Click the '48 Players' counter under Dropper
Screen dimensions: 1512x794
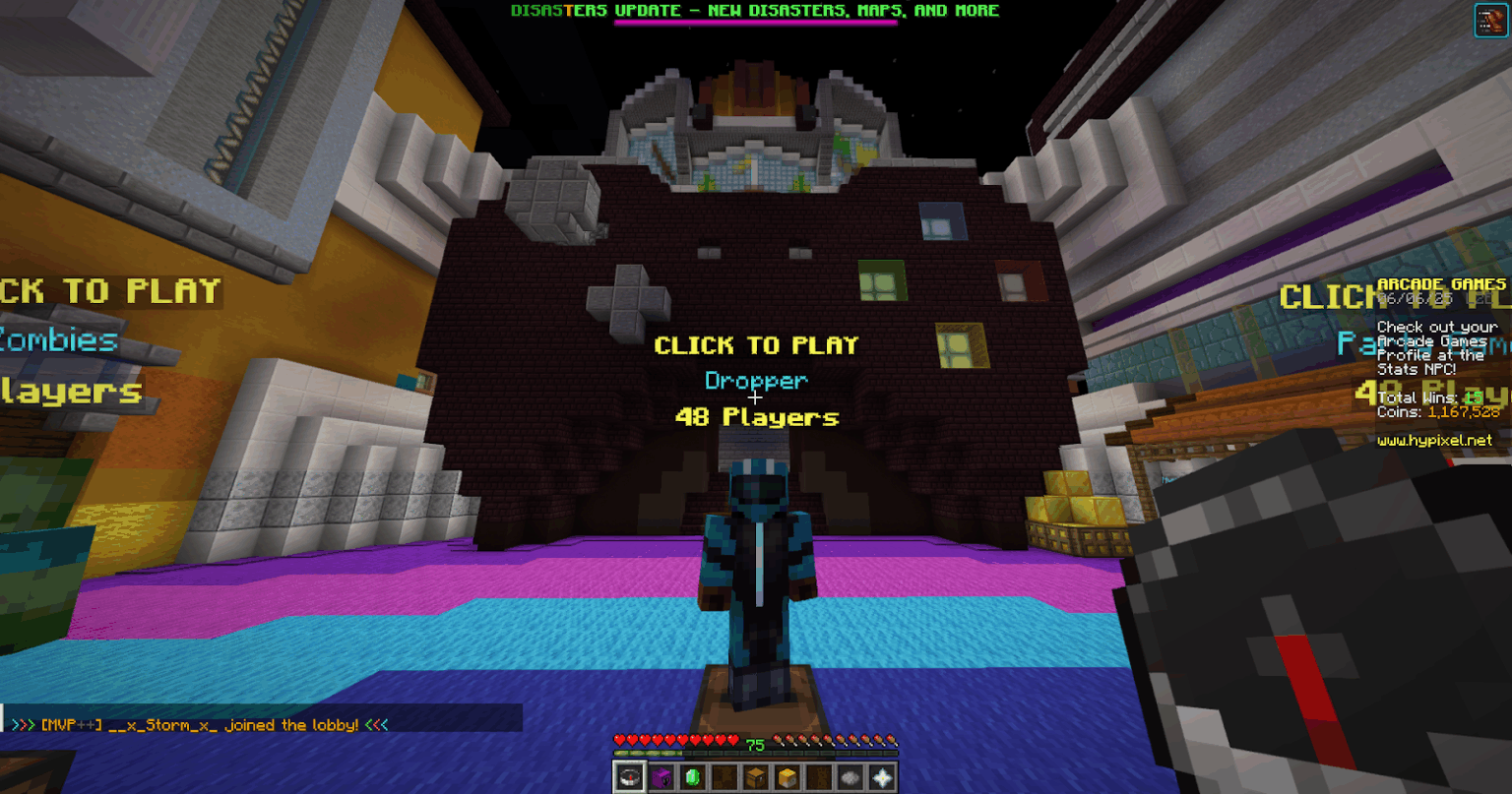pyautogui.click(x=755, y=417)
